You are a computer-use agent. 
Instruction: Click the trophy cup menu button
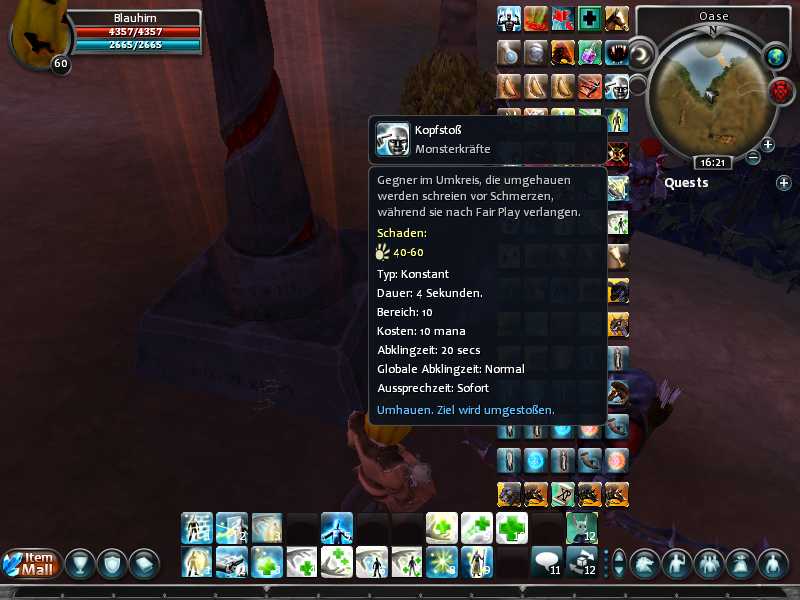[x=79, y=563]
